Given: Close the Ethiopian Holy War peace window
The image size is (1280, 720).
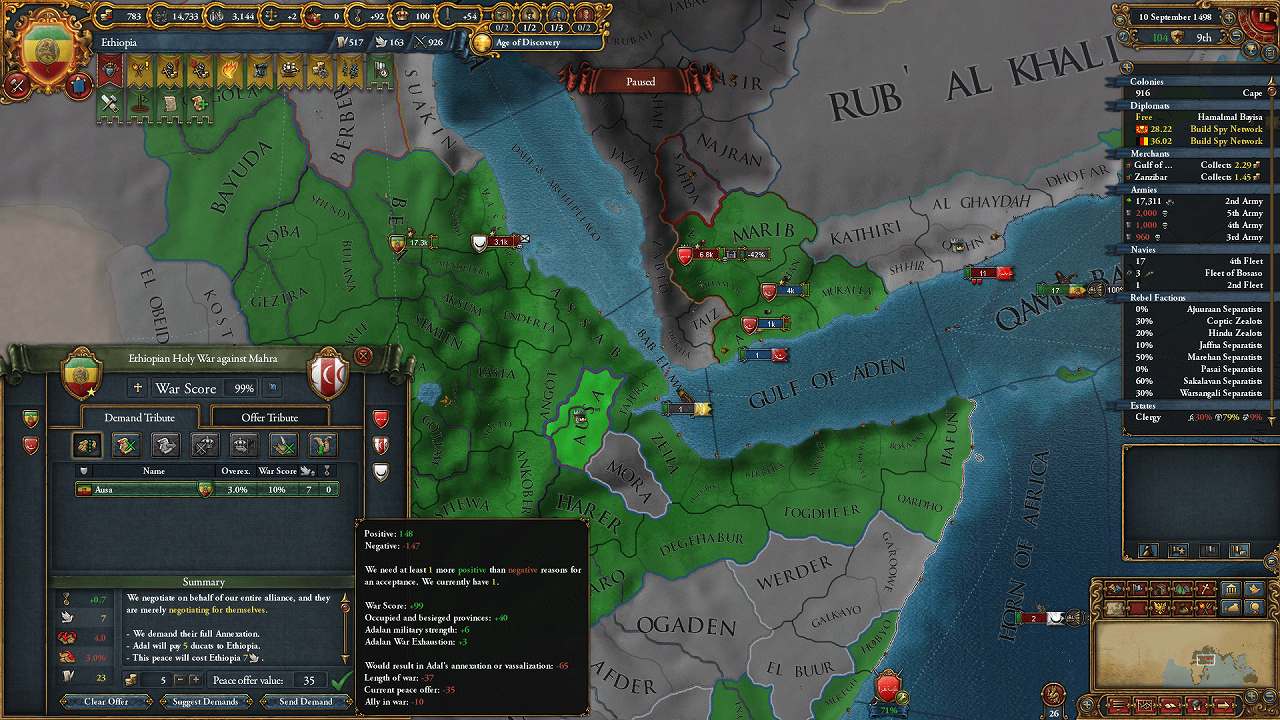Looking at the screenshot, I should tap(363, 355).
